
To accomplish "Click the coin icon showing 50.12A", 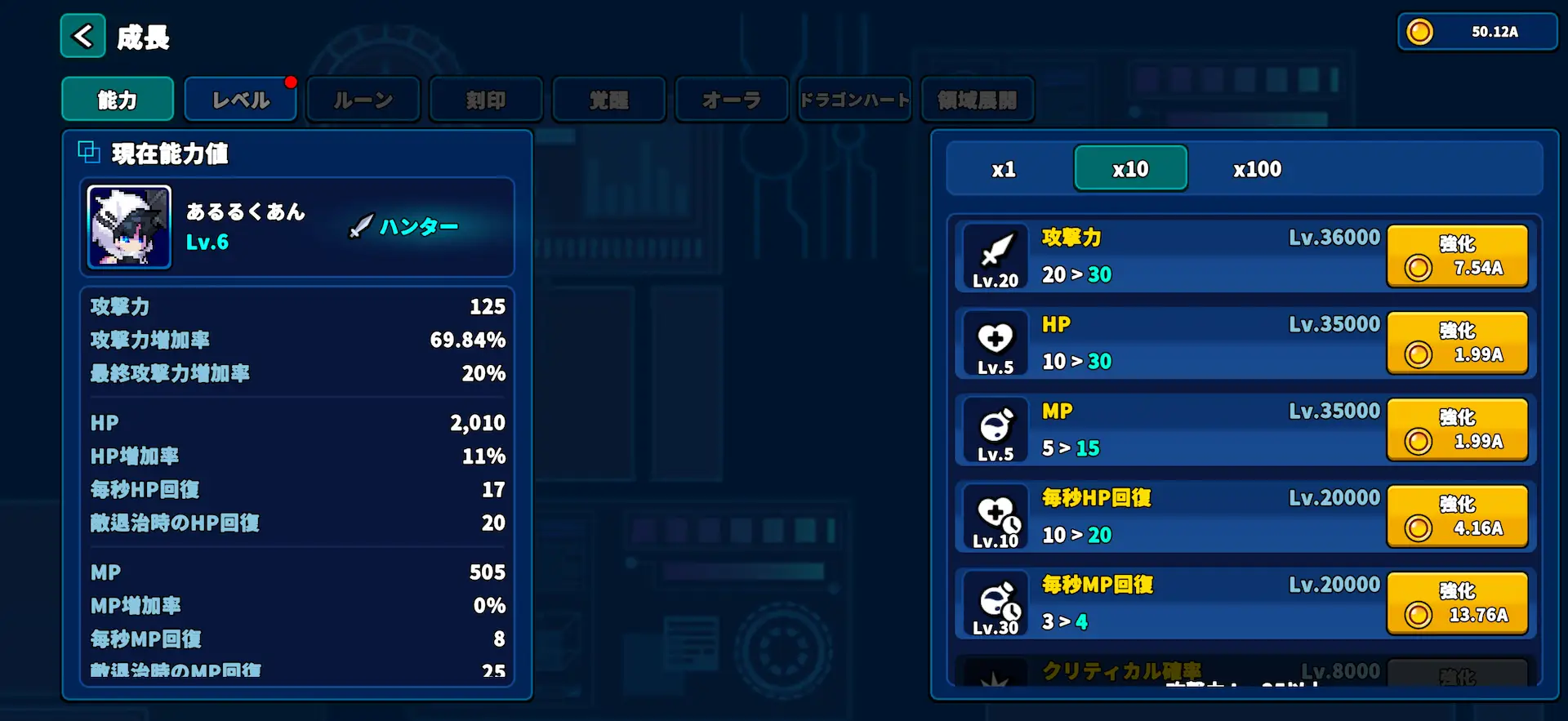I will pos(1419,31).
